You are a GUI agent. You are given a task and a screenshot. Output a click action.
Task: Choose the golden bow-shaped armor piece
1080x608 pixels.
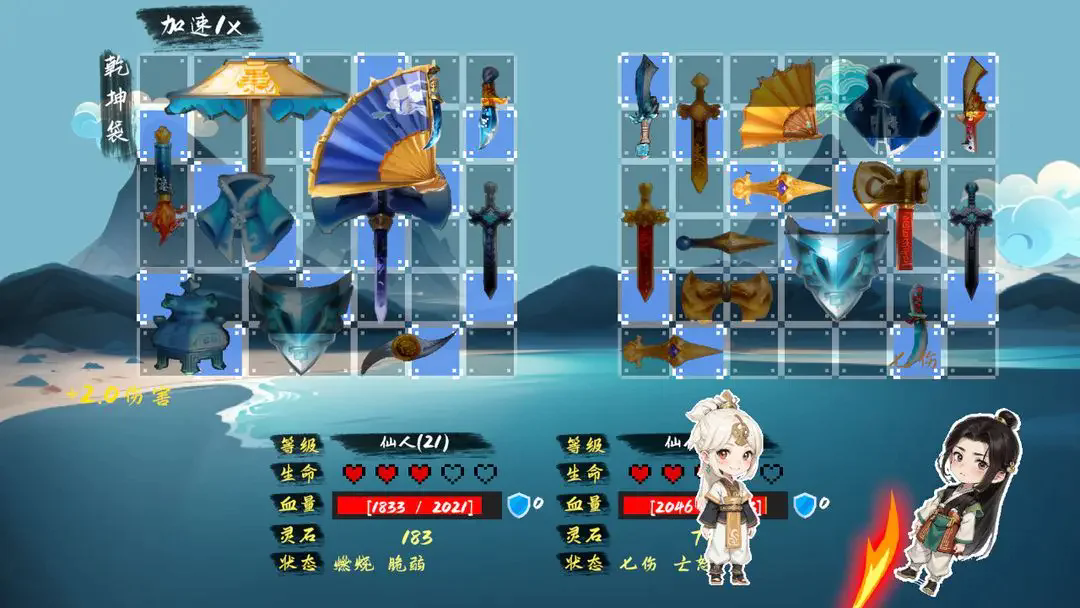click(724, 296)
